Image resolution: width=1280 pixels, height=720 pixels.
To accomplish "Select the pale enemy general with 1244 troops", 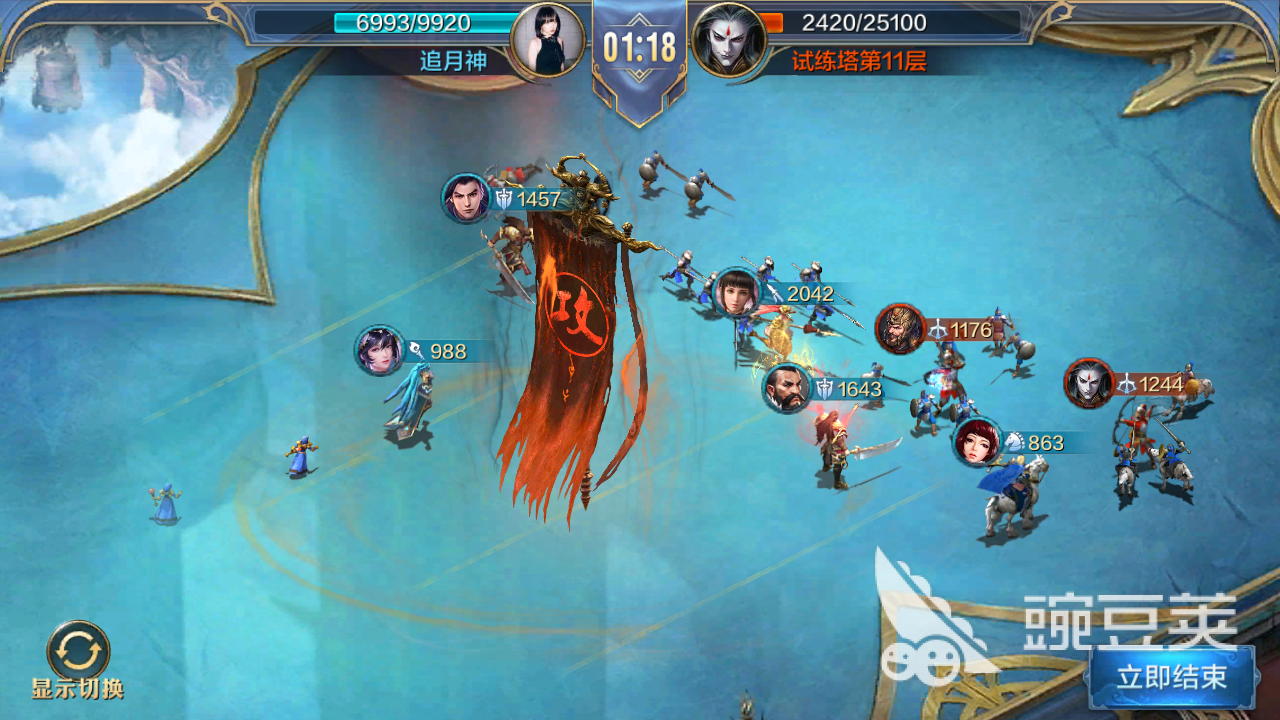I will pos(1089,383).
